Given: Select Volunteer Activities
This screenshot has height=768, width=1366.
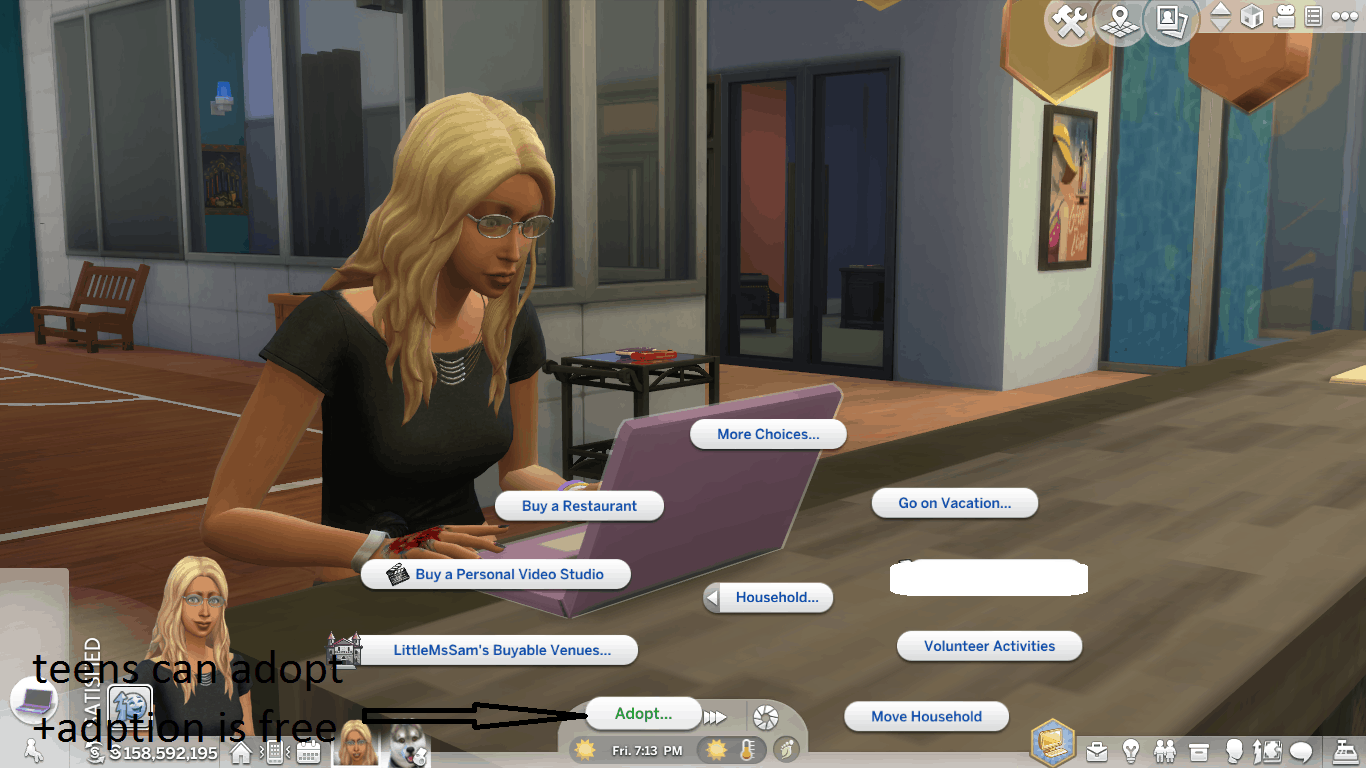Looking at the screenshot, I should pyautogui.click(x=989, y=646).
